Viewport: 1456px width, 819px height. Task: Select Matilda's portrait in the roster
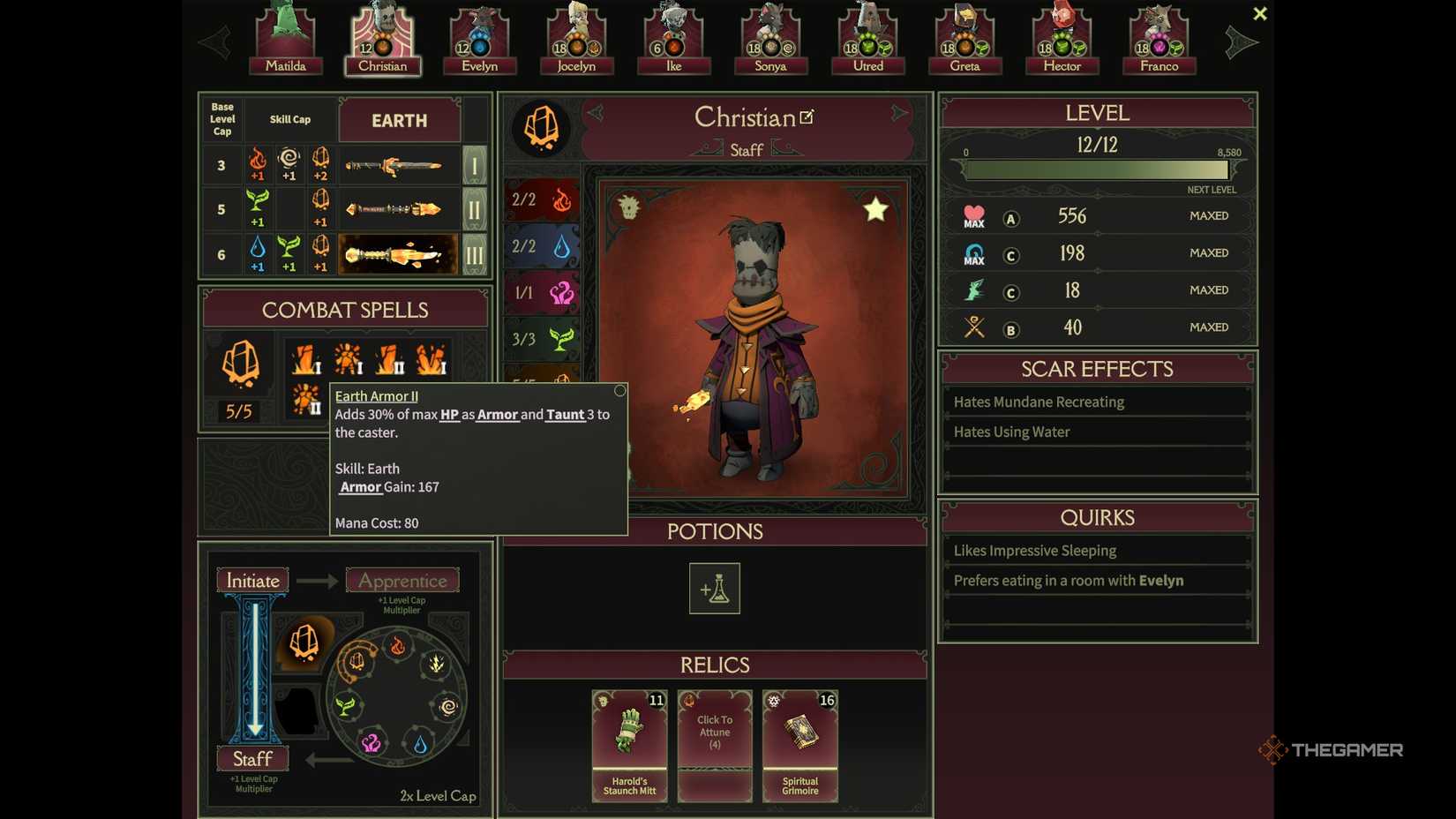tap(285, 40)
